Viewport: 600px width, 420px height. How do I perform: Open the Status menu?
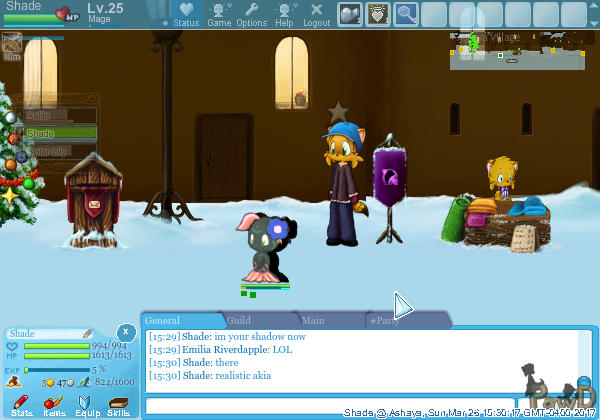point(186,14)
